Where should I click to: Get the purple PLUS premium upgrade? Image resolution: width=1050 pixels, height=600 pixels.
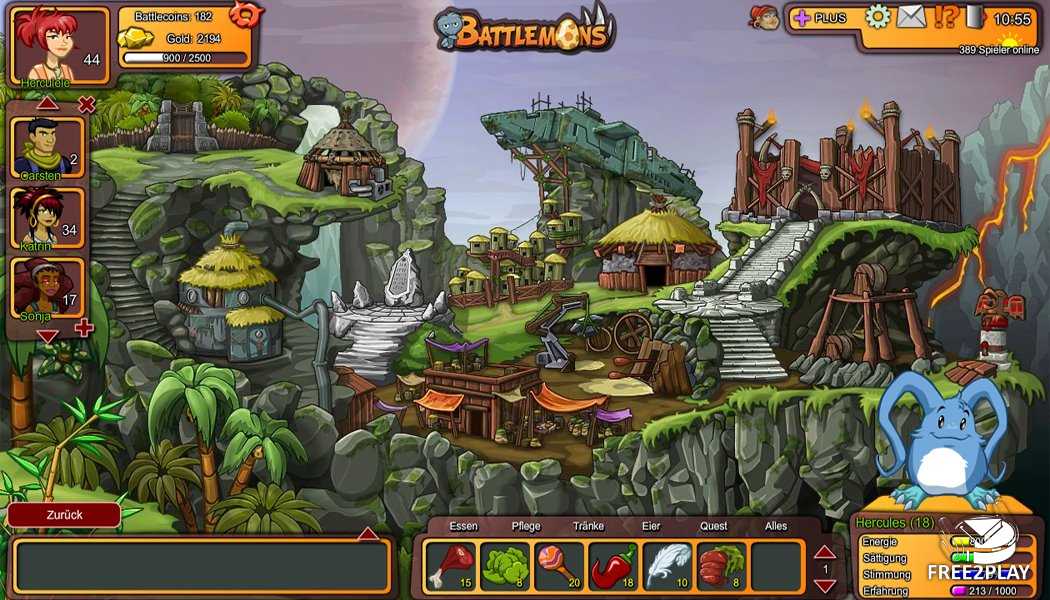pyautogui.click(x=820, y=18)
